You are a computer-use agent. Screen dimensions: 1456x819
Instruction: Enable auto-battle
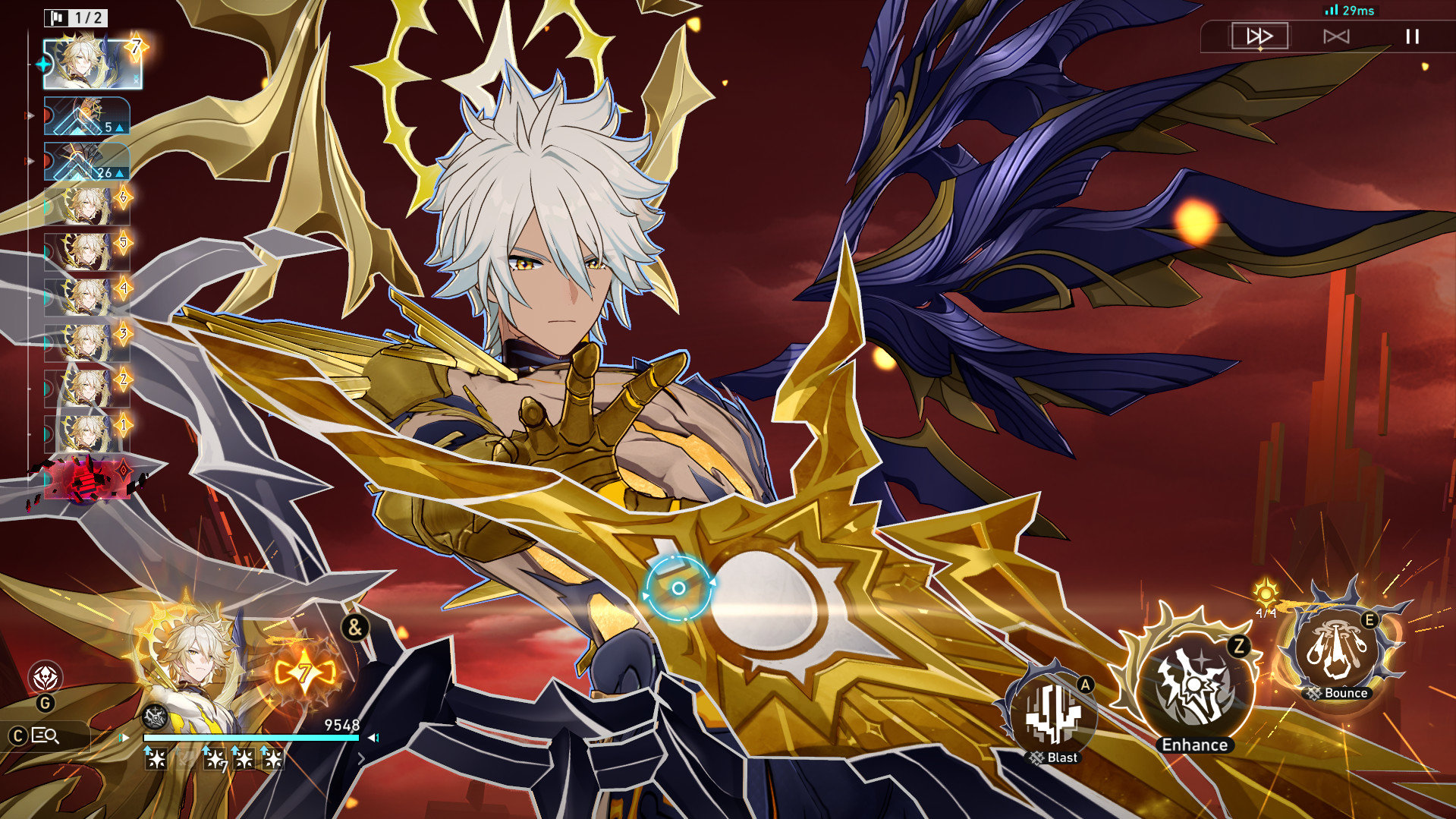click(x=1336, y=35)
